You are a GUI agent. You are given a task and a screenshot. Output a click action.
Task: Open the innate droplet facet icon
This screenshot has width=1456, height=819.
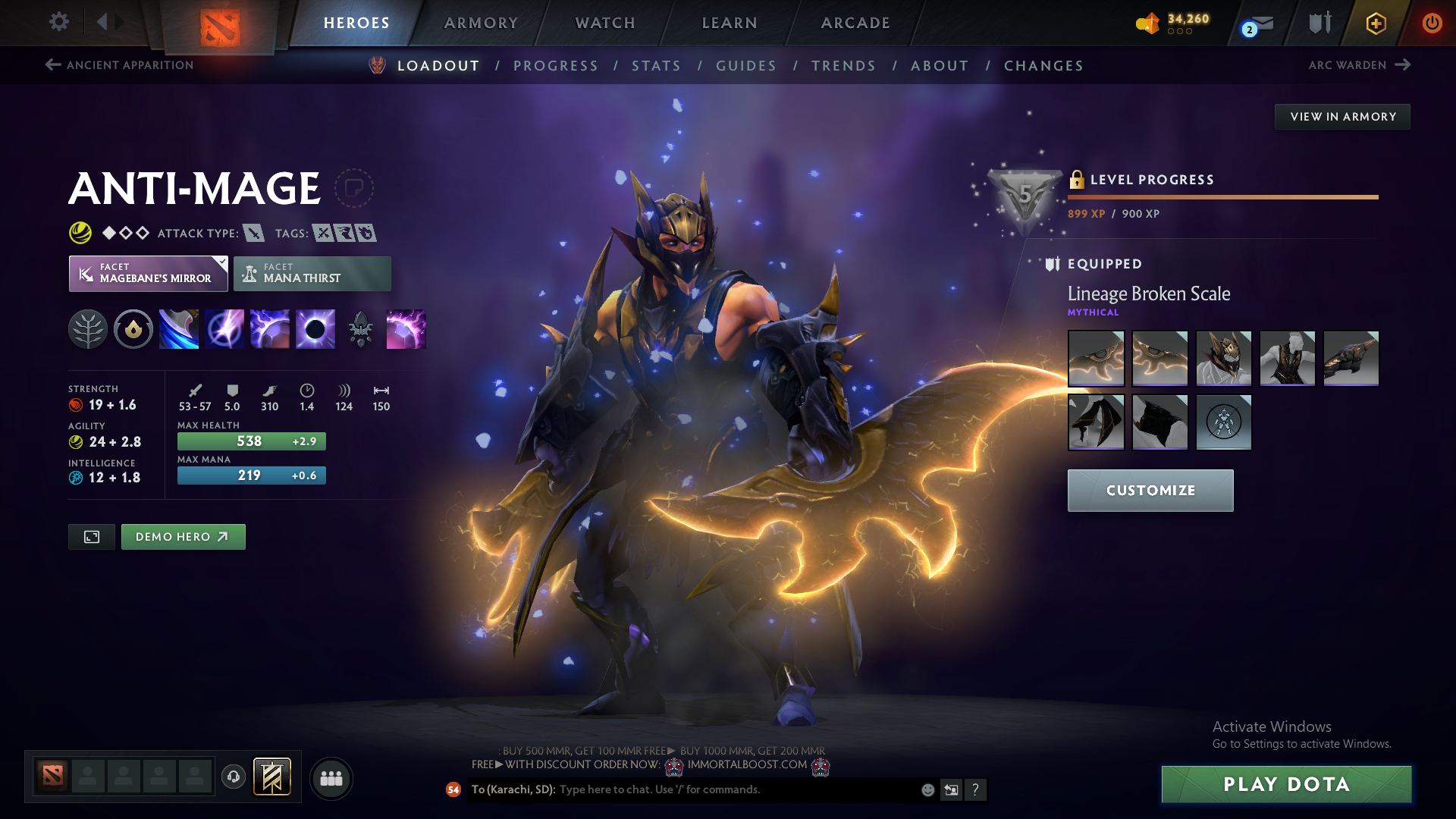[x=133, y=328]
